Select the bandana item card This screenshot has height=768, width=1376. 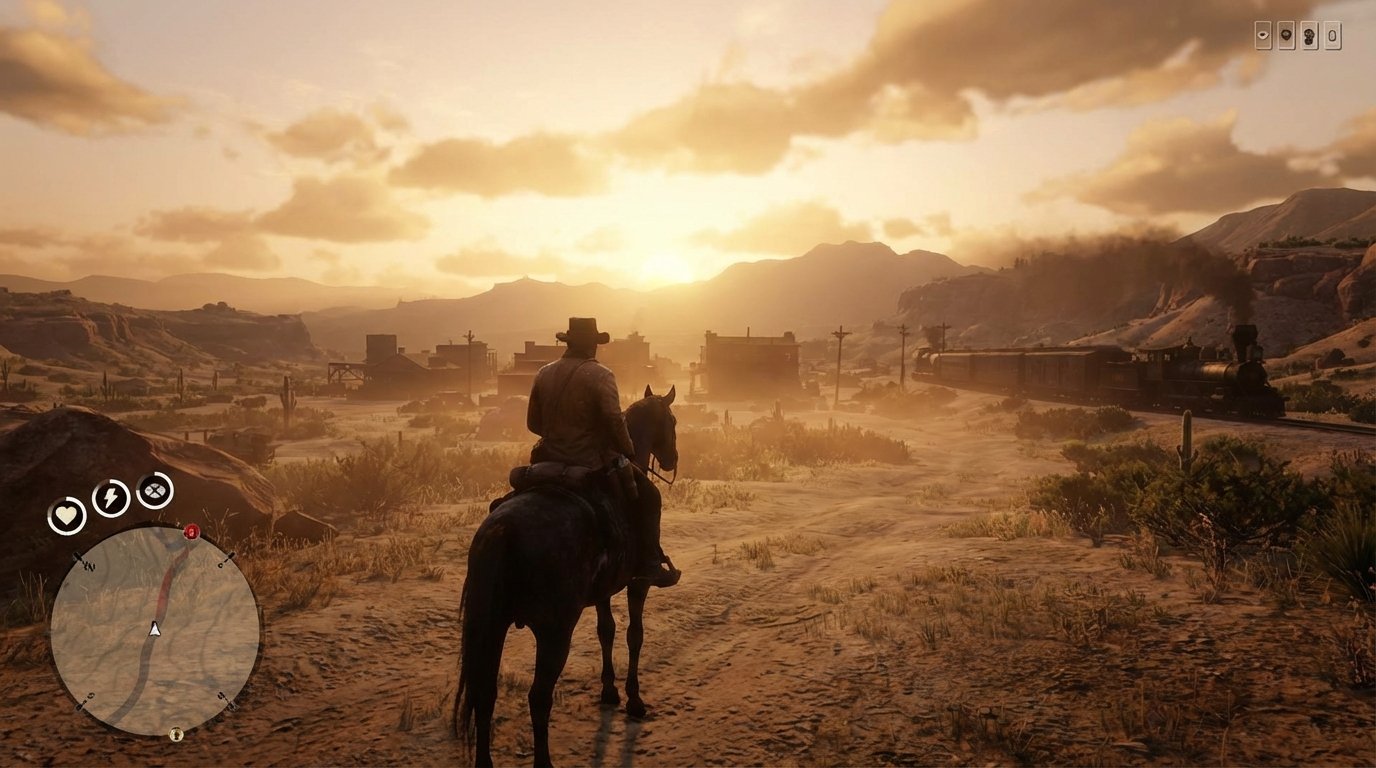pos(1287,35)
